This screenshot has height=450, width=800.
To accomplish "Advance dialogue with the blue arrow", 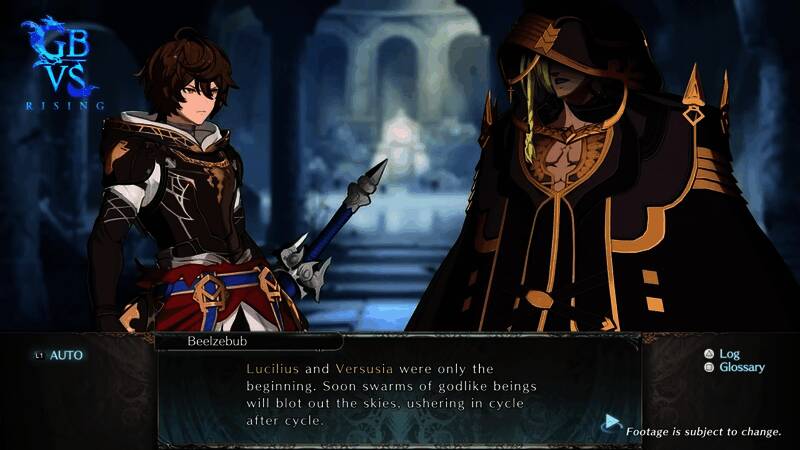I will [x=611, y=423].
